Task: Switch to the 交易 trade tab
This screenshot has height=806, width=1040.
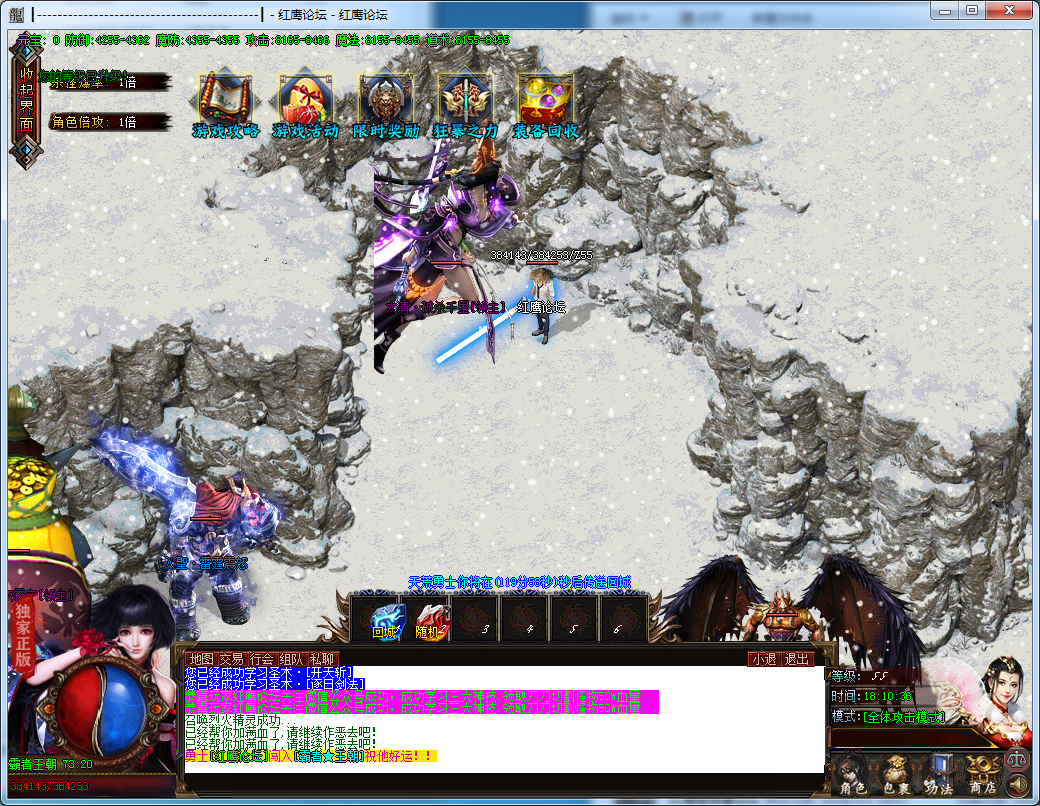Action: point(232,659)
